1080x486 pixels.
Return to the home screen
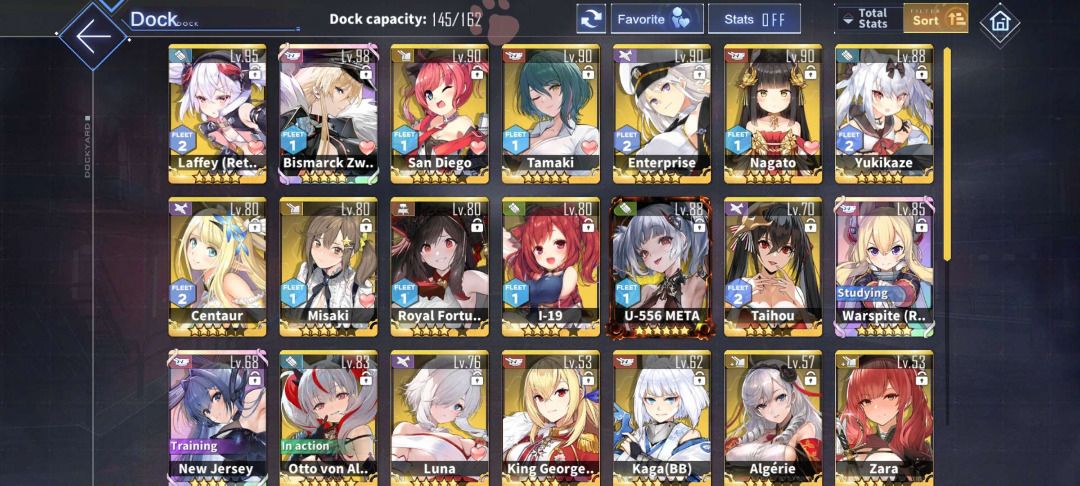pos(998,22)
